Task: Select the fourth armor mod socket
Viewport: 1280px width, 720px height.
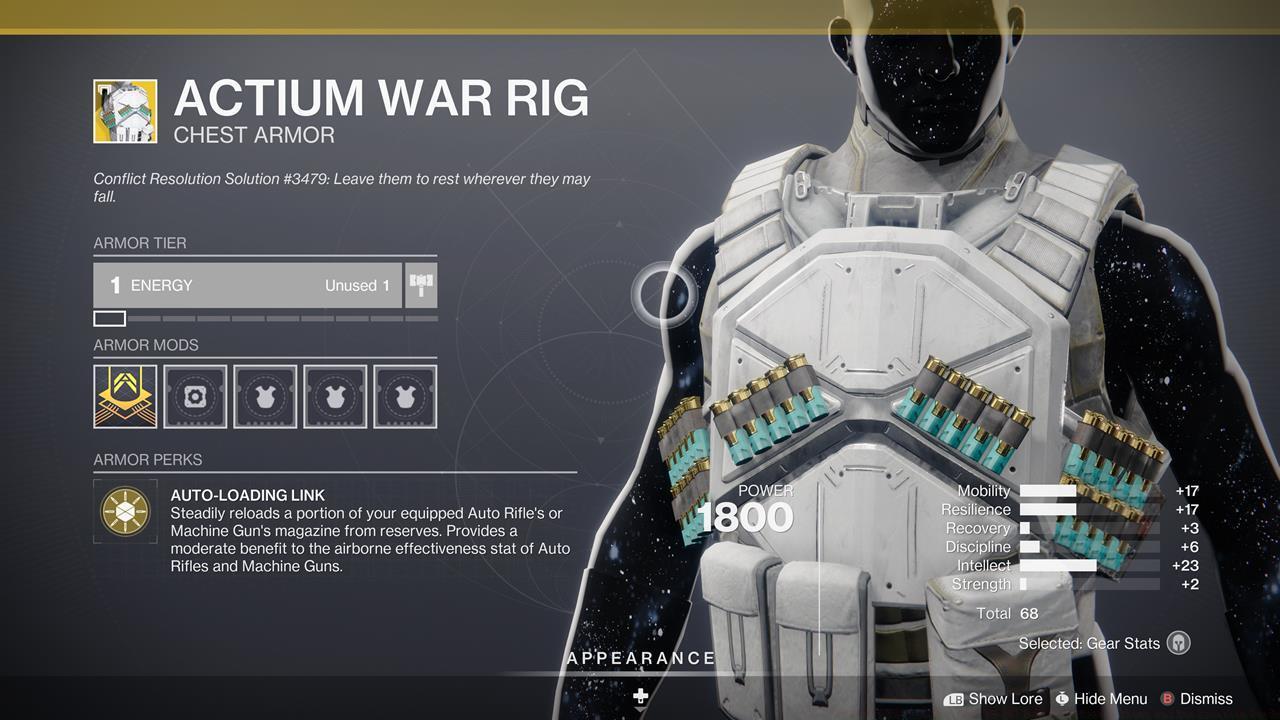Action: (336, 397)
